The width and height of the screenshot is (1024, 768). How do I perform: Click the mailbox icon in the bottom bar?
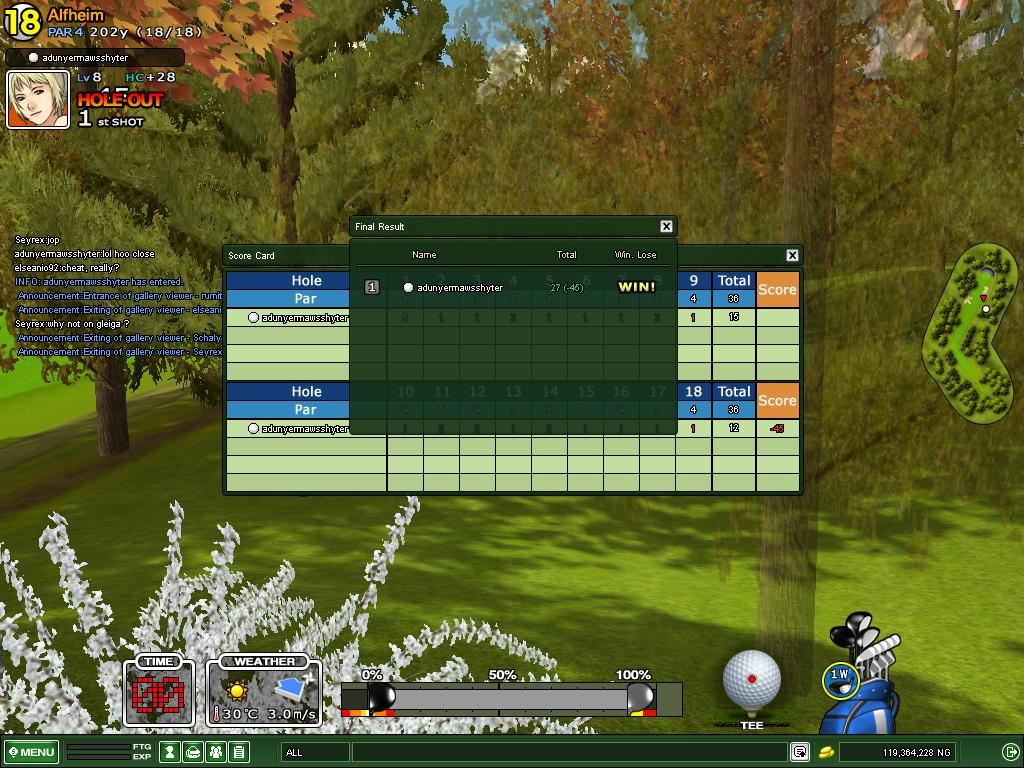pyautogui.click(x=194, y=752)
